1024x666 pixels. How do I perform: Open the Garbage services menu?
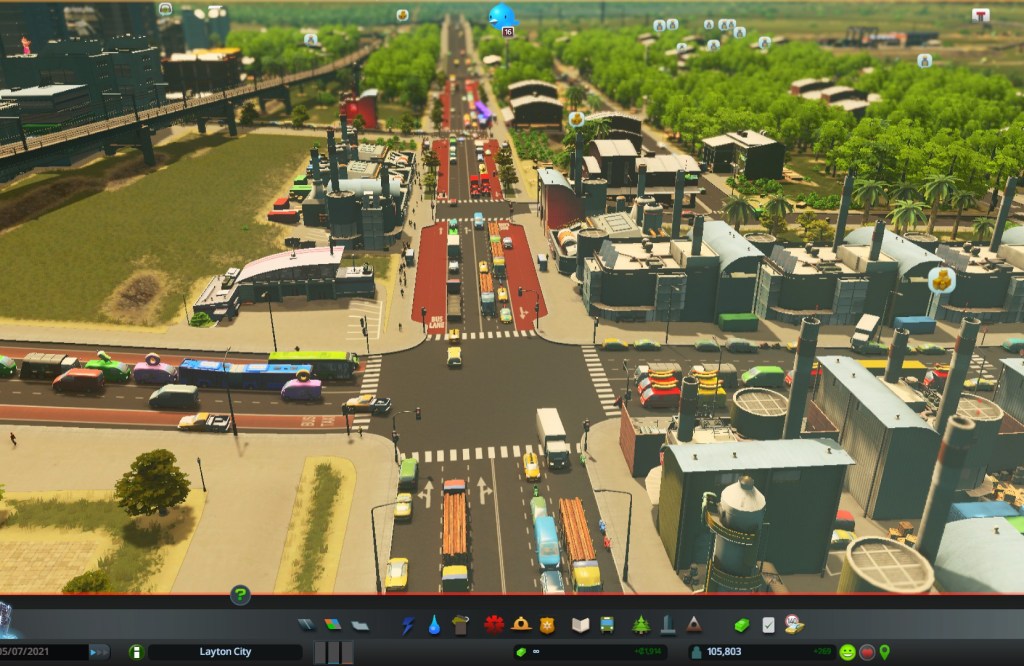460,625
